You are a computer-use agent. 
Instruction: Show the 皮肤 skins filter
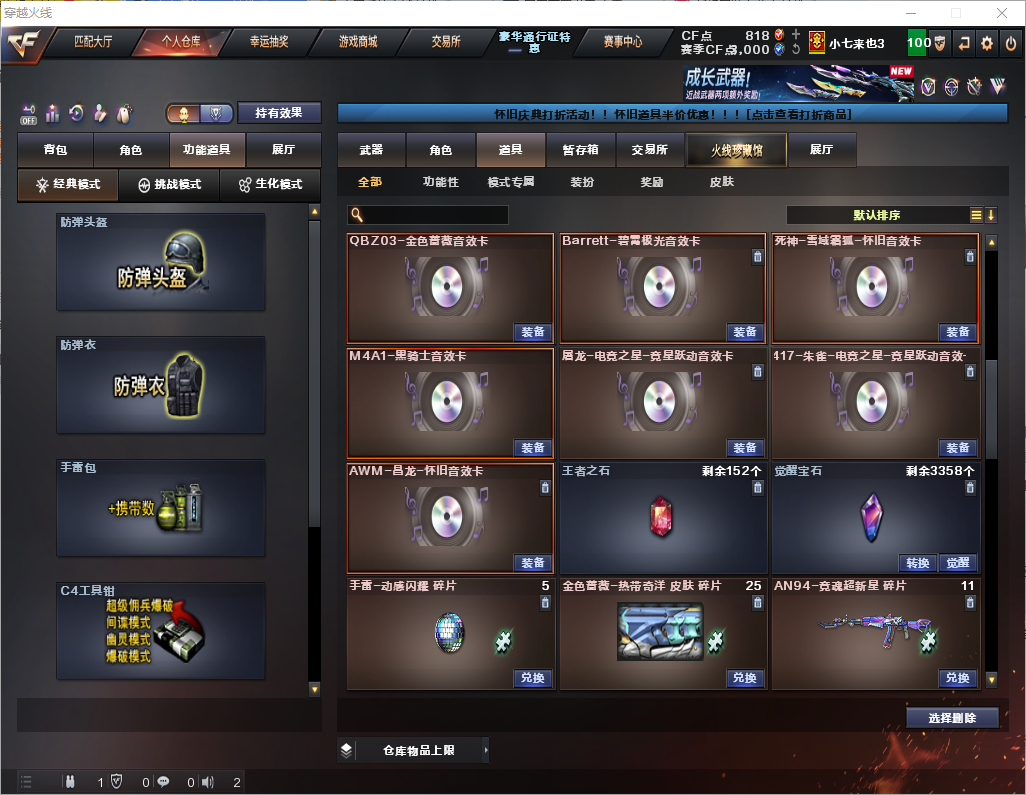(721, 182)
